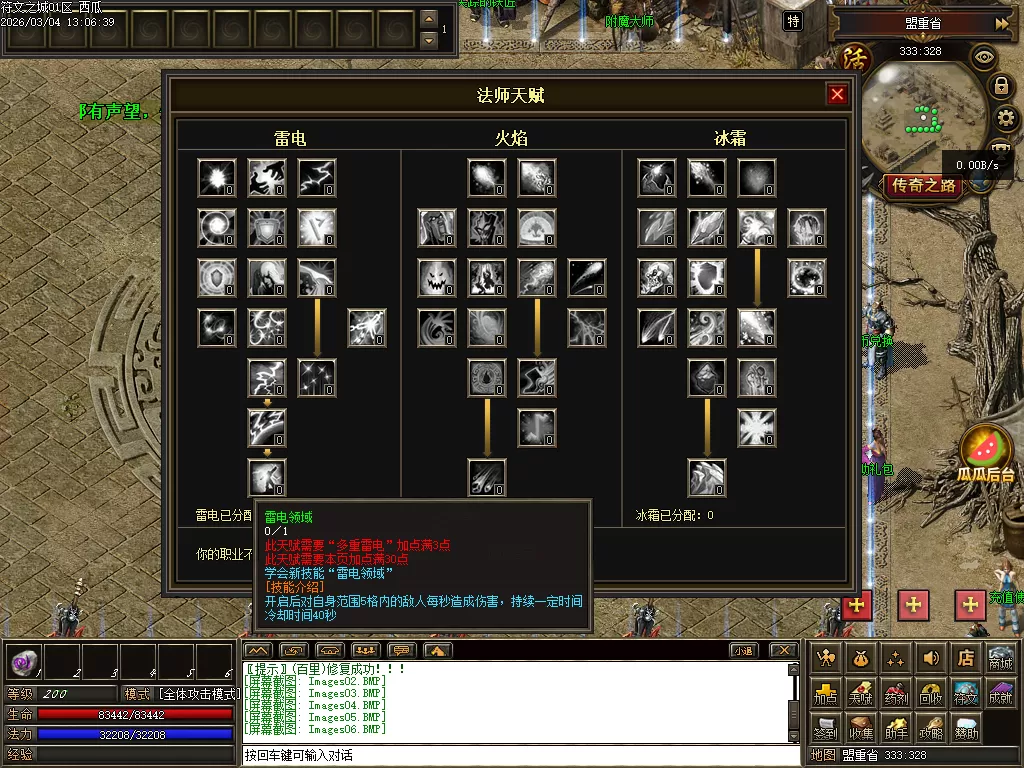Image resolution: width=1024 pixels, height=768 pixels.
Task: Close the 法师天赋 talent window
Action: [838, 94]
